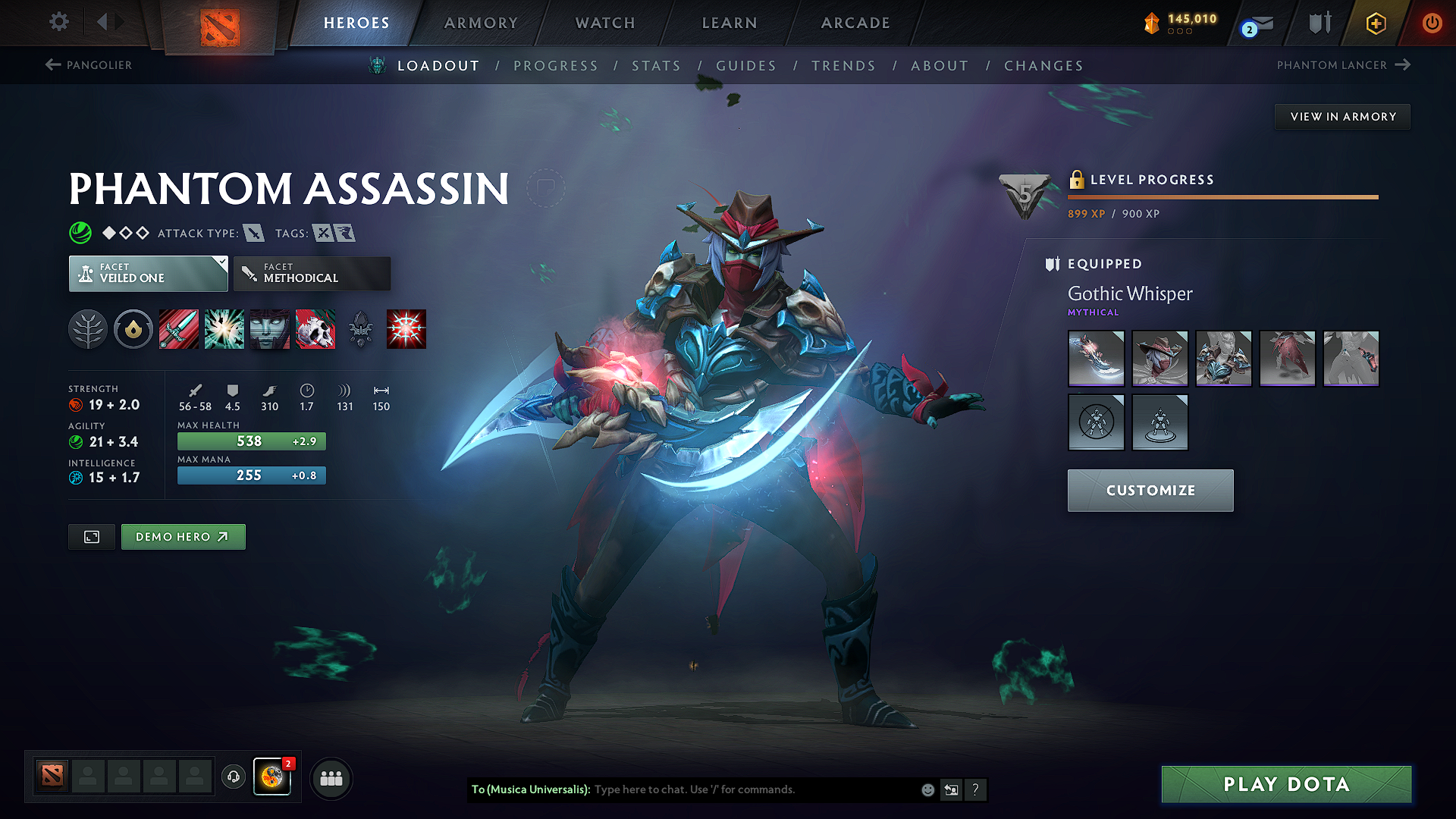Click the Coup de Grace ultimate icon
Screen dimensions: 1456x819
click(x=406, y=328)
